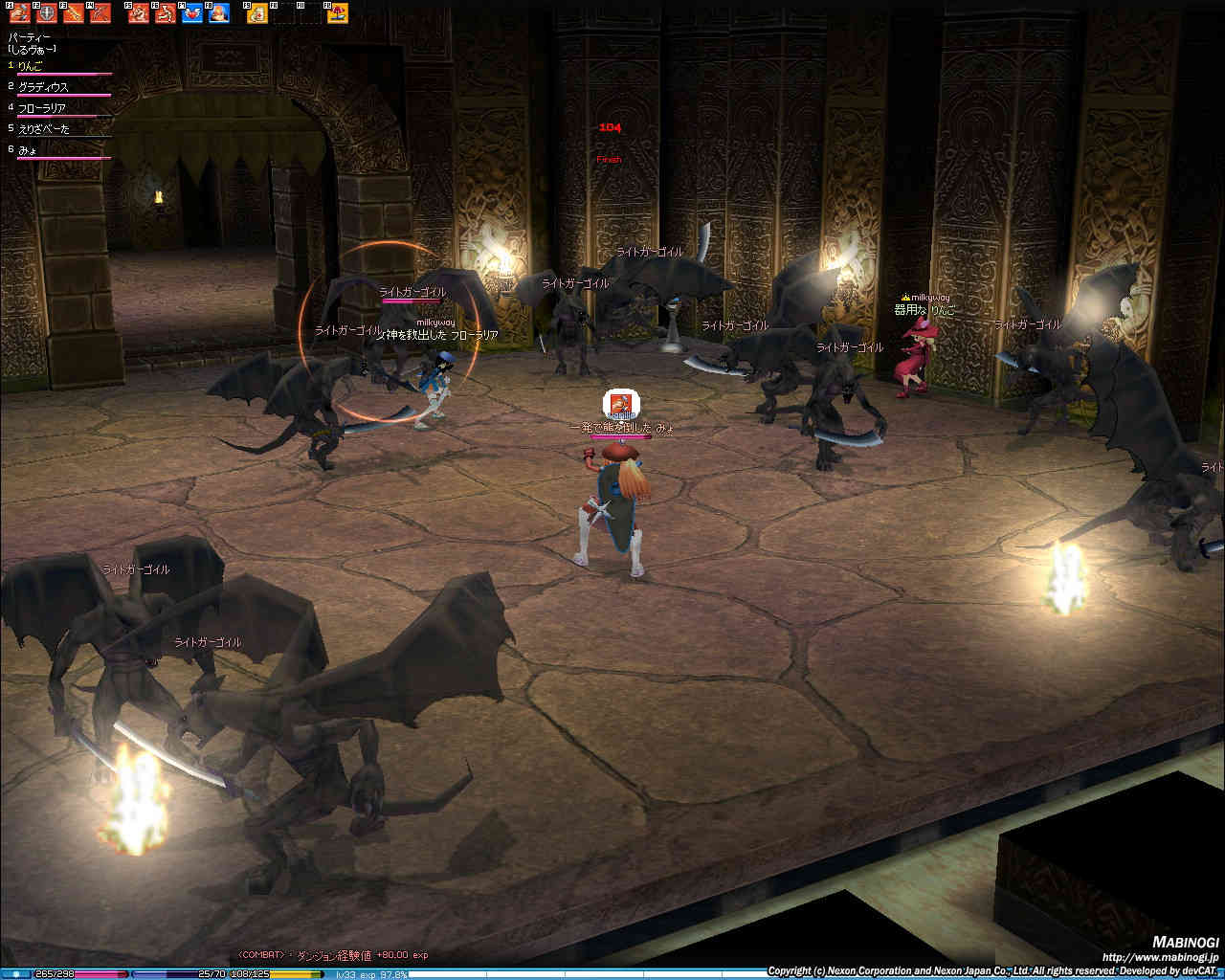Trigger the F5 hotbar skill
The height and width of the screenshot is (980, 1225).
click(139, 13)
